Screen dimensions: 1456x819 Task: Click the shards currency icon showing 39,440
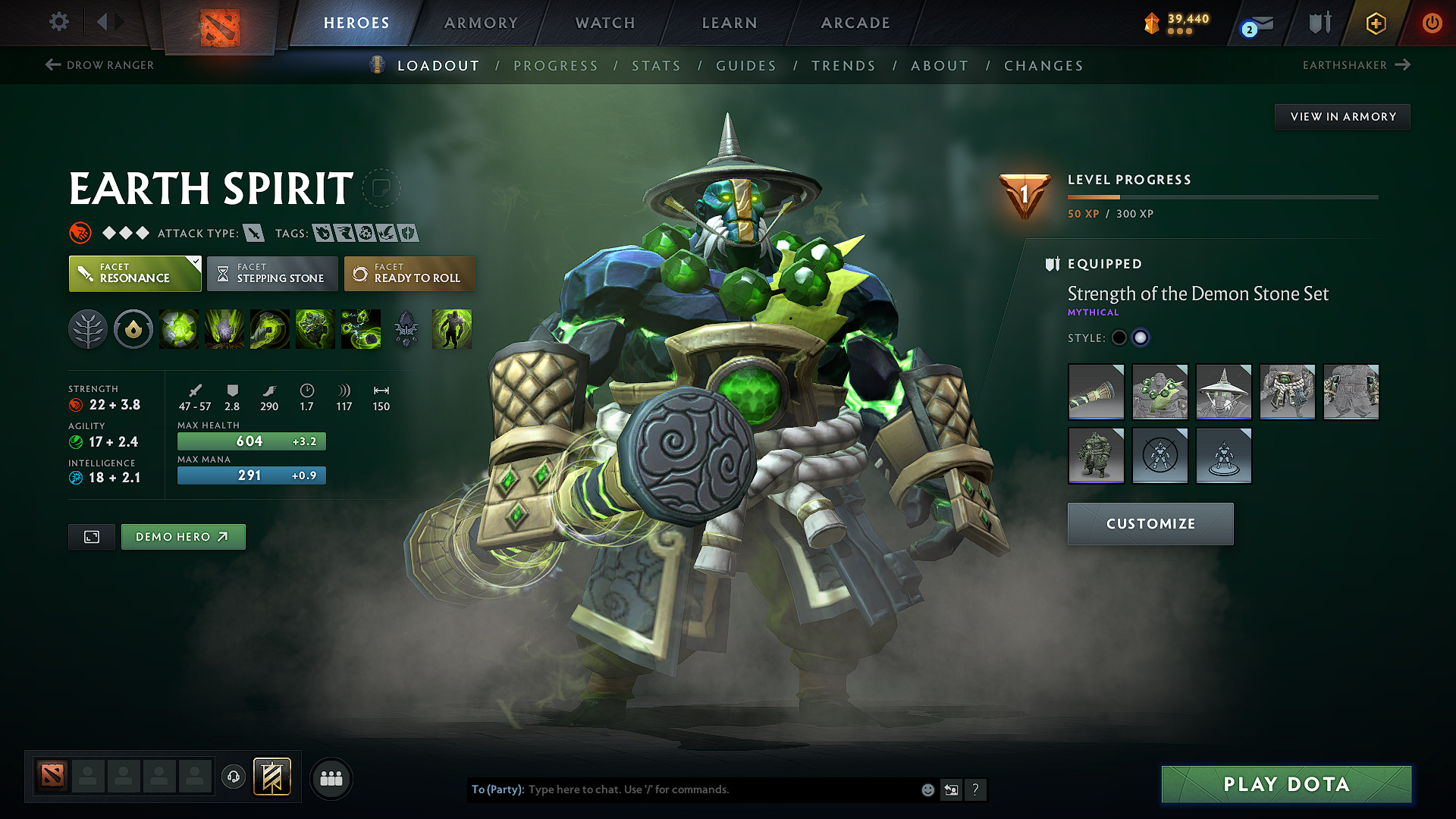click(x=1152, y=24)
